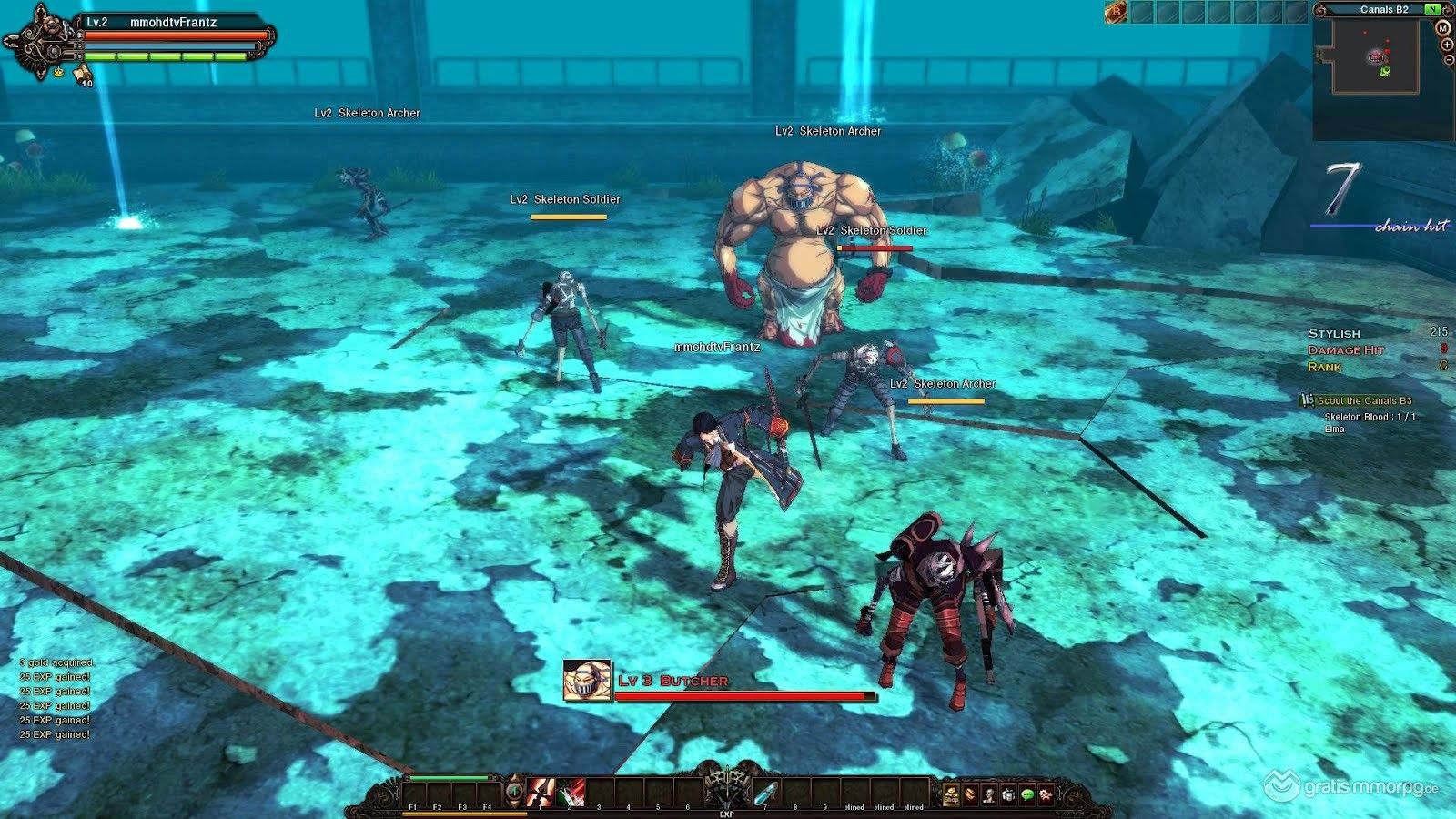
Task: Use the blue potion in slot 7
Action: coord(765,792)
